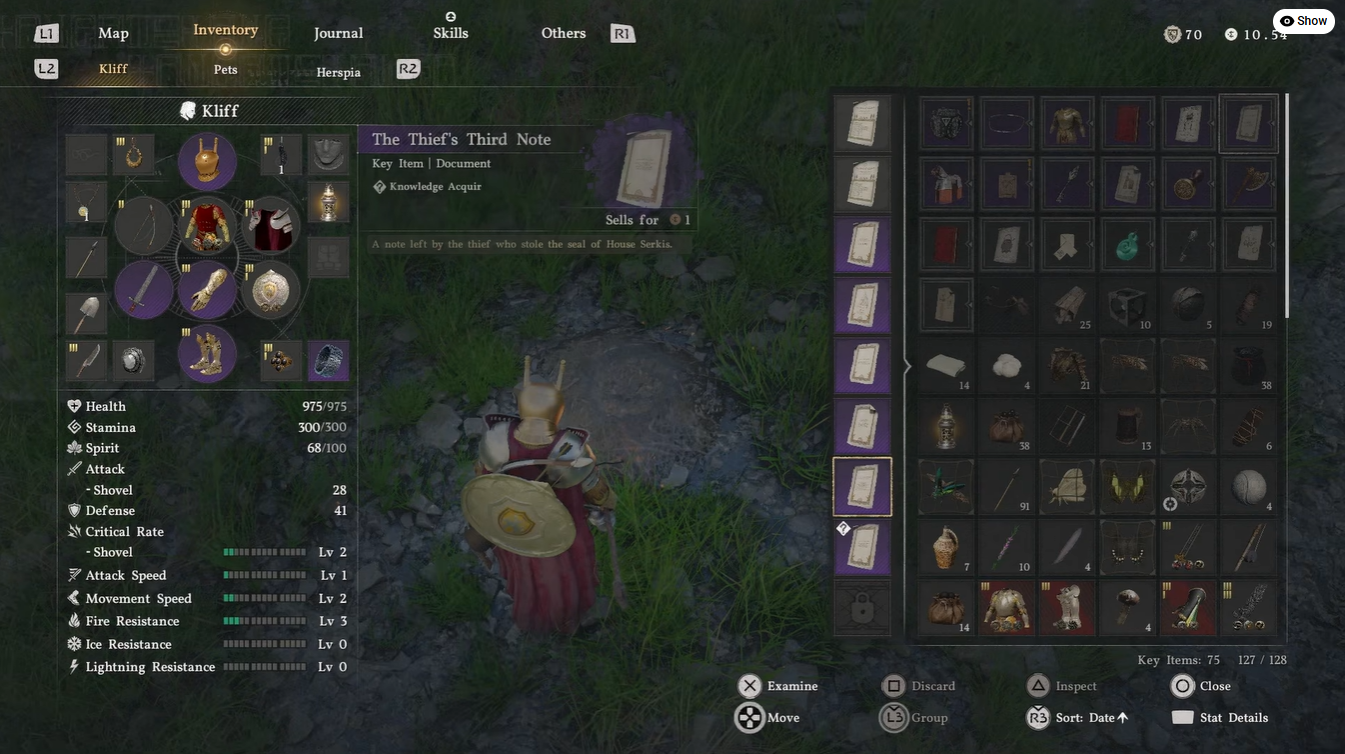Select the equipped golden horned helmet
1345x754 pixels.
207,161
